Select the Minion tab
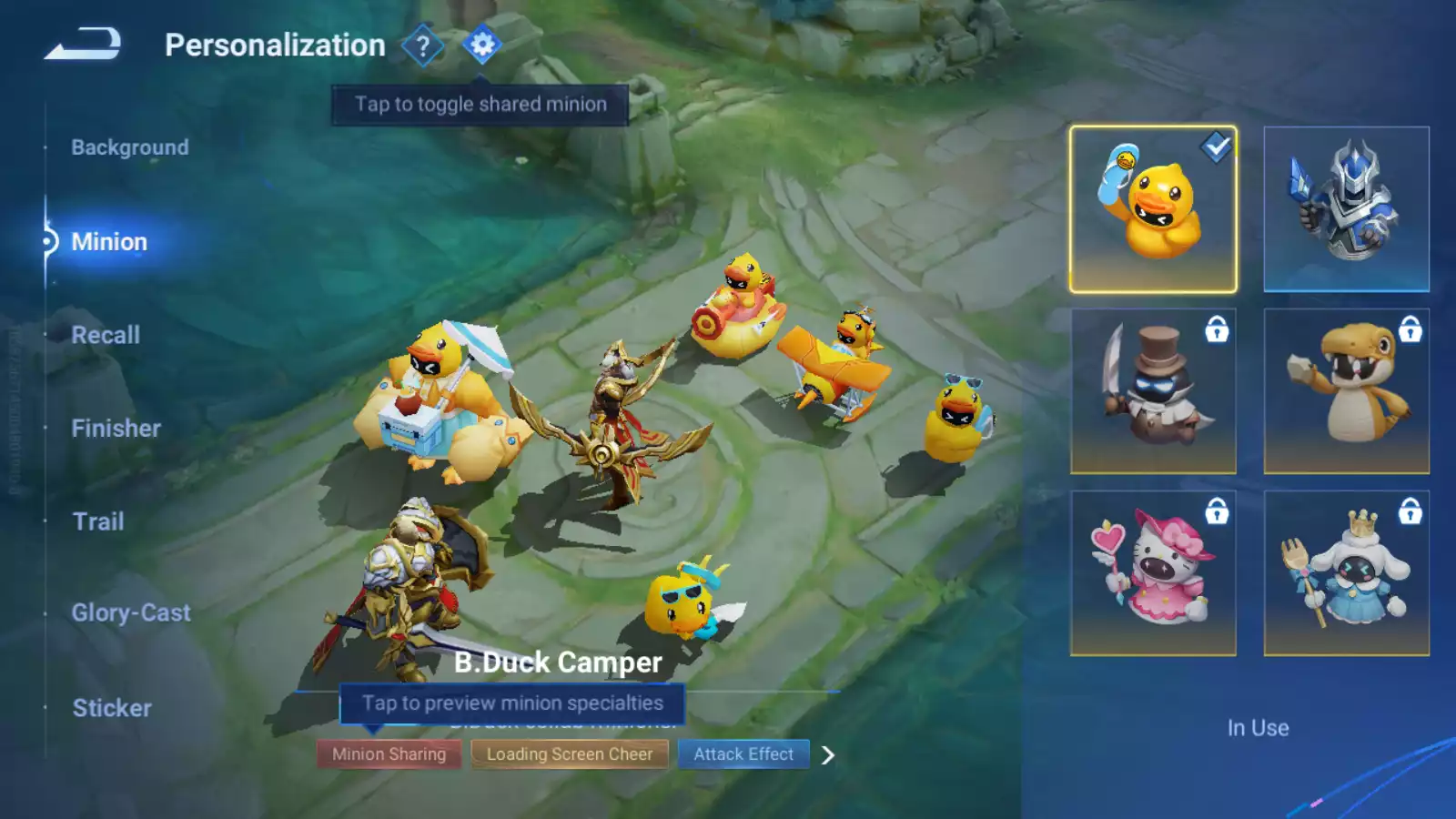 click(109, 242)
